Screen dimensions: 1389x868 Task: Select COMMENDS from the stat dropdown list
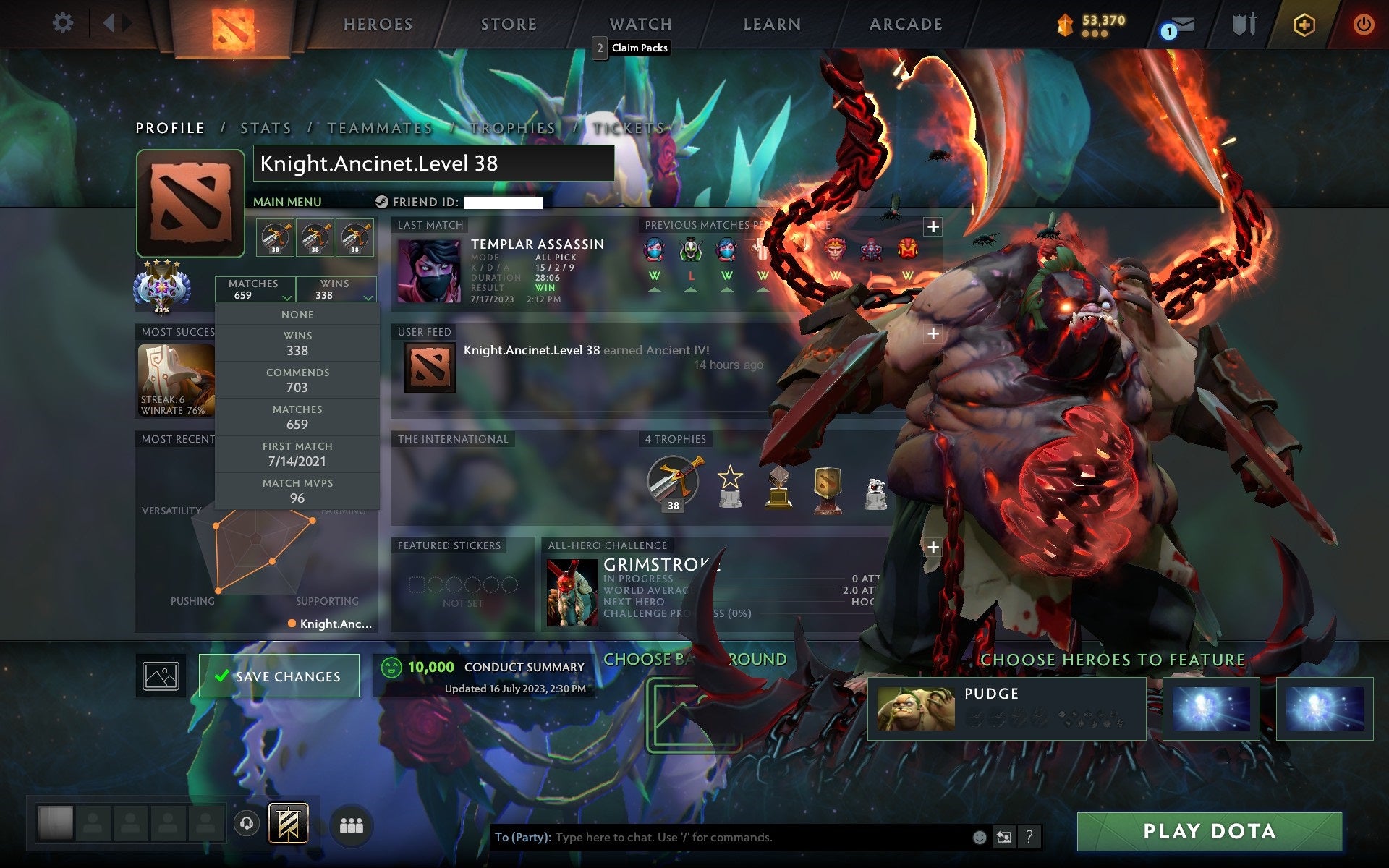298,380
